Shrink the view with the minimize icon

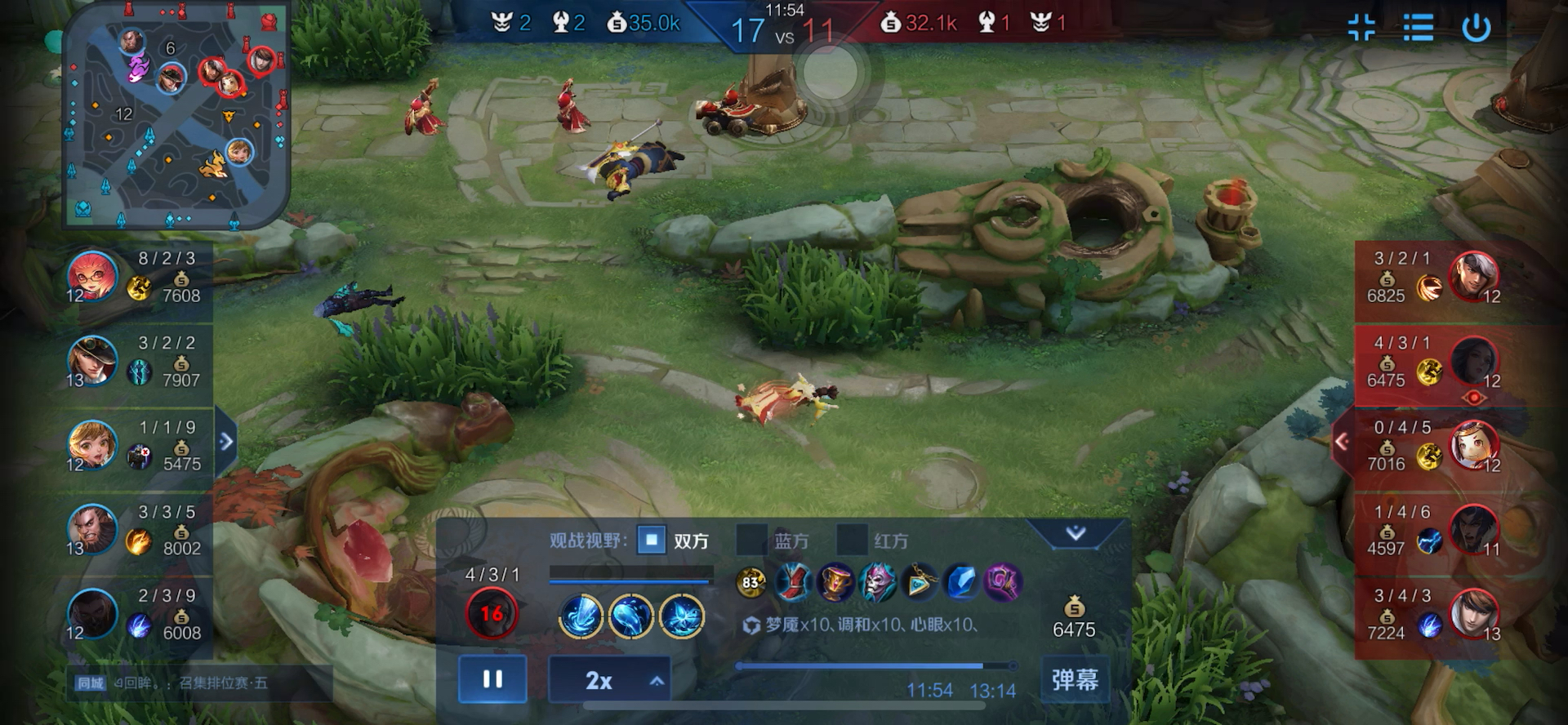pyautogui.click(x=1361, y=28)
